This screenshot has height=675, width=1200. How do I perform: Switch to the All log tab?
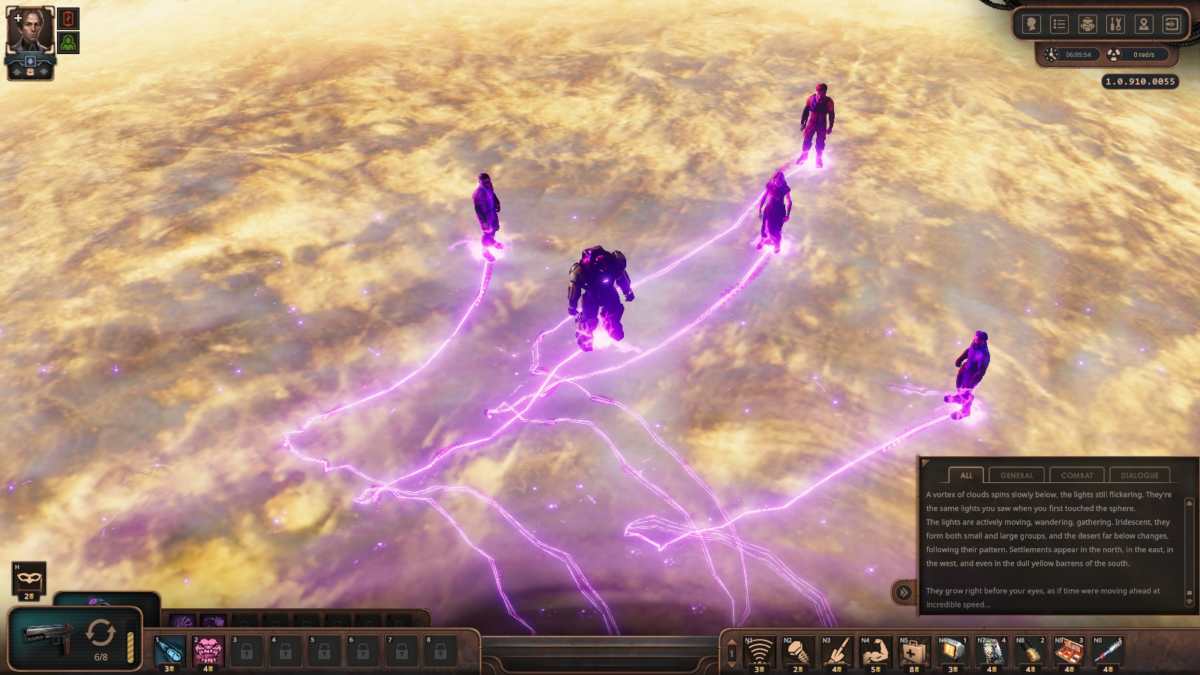(964, 475)
